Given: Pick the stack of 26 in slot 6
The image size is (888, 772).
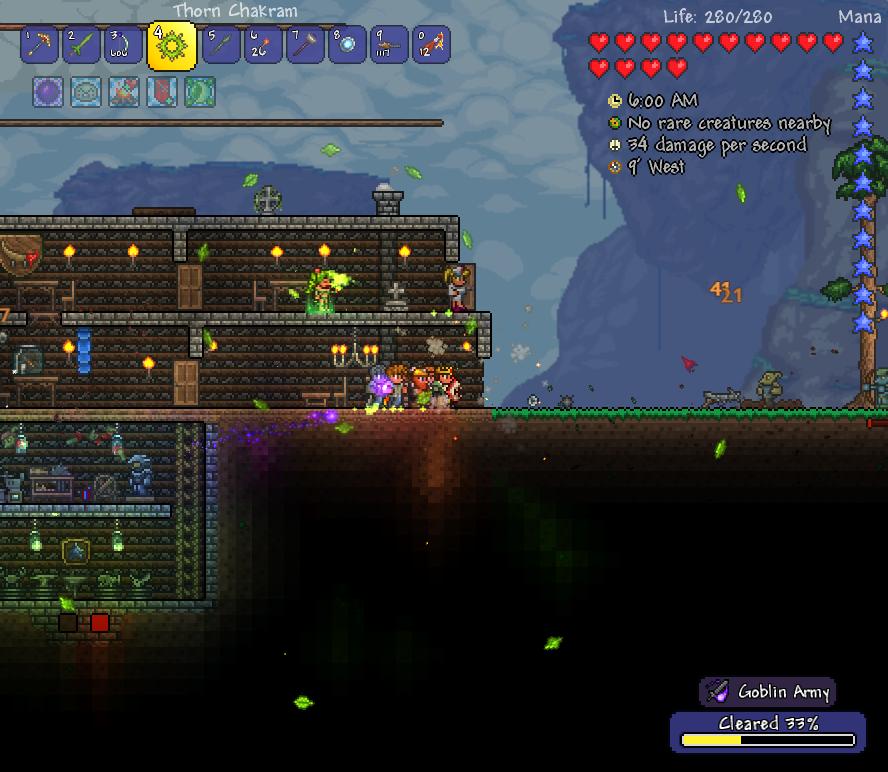Looking at the screenshot, I should click(x=263, y=45).
